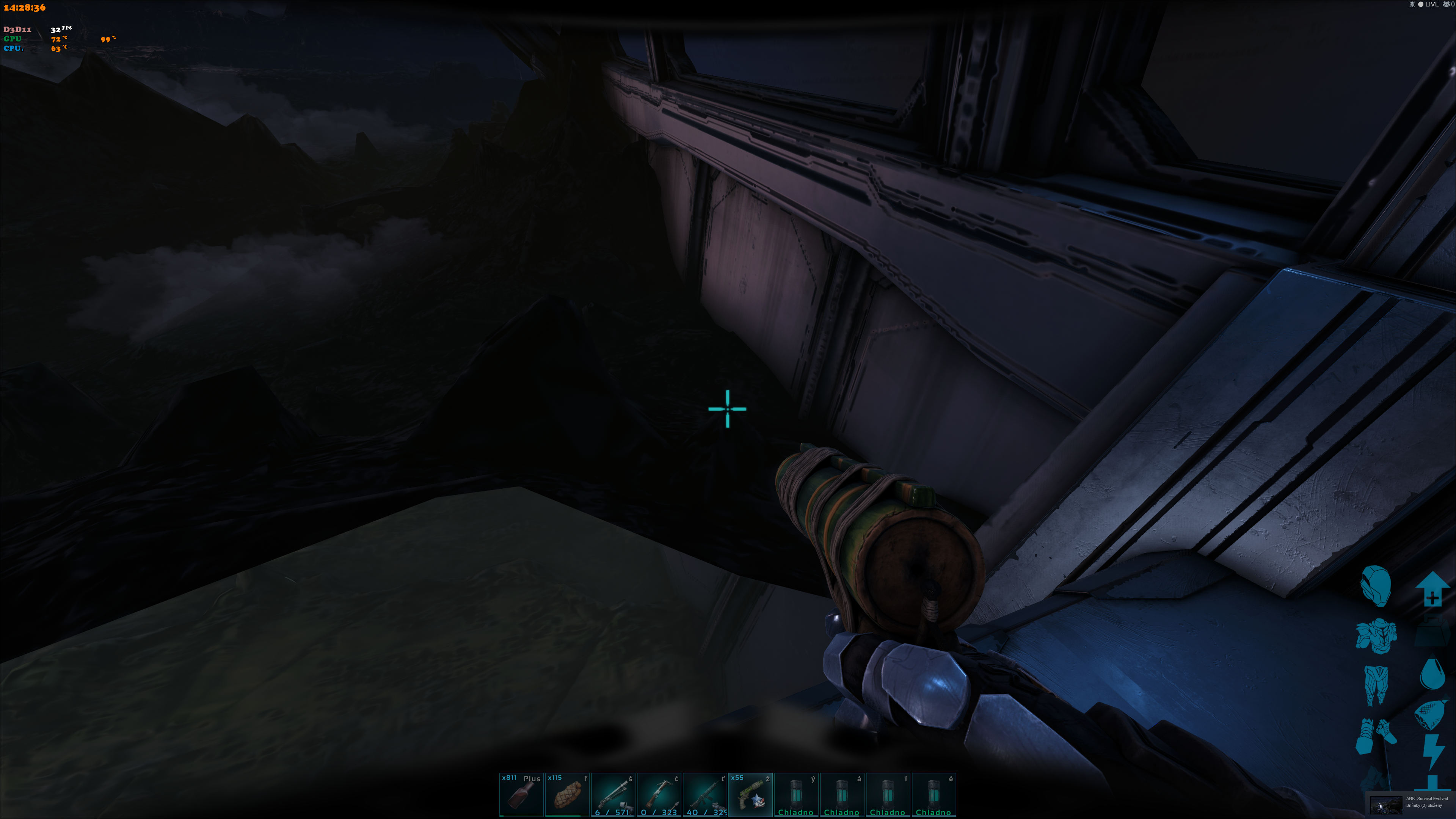
Task: Select the cryopod slot with hotkey ý
Action: (796, 794)
